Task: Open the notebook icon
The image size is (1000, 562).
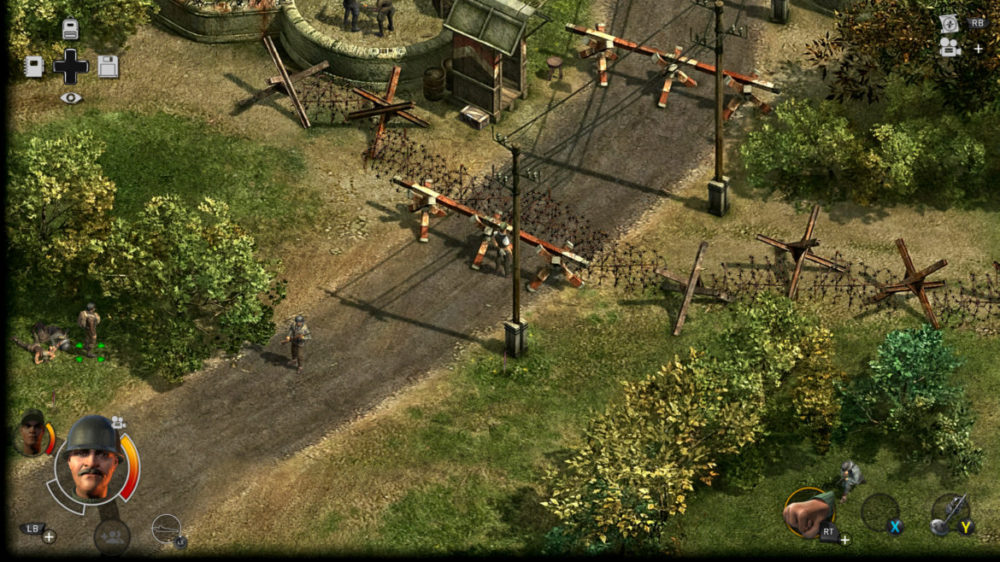Action: pos(33,67)
